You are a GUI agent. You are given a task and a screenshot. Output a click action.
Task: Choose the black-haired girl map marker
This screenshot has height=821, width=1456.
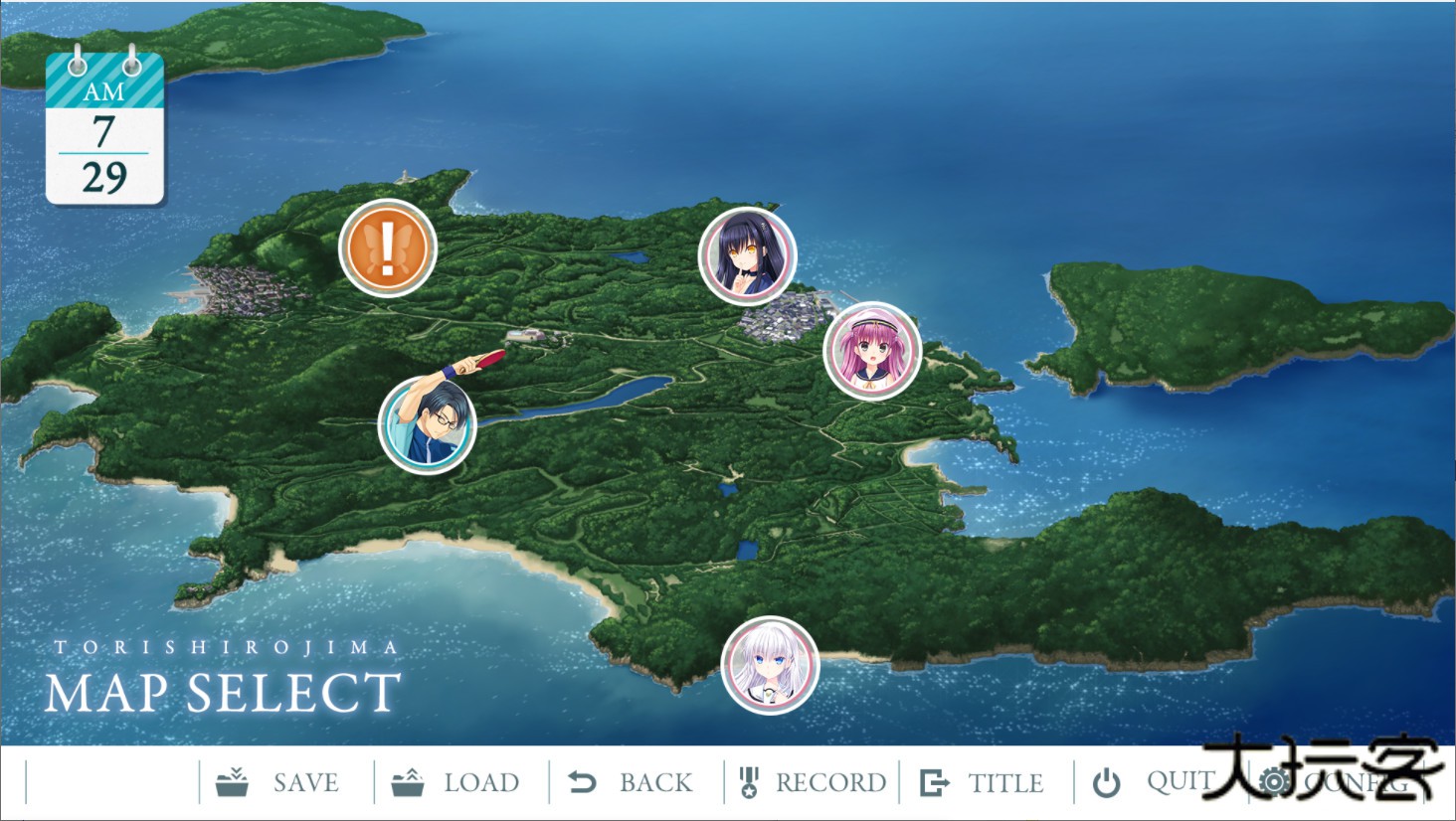click(748, 255)
